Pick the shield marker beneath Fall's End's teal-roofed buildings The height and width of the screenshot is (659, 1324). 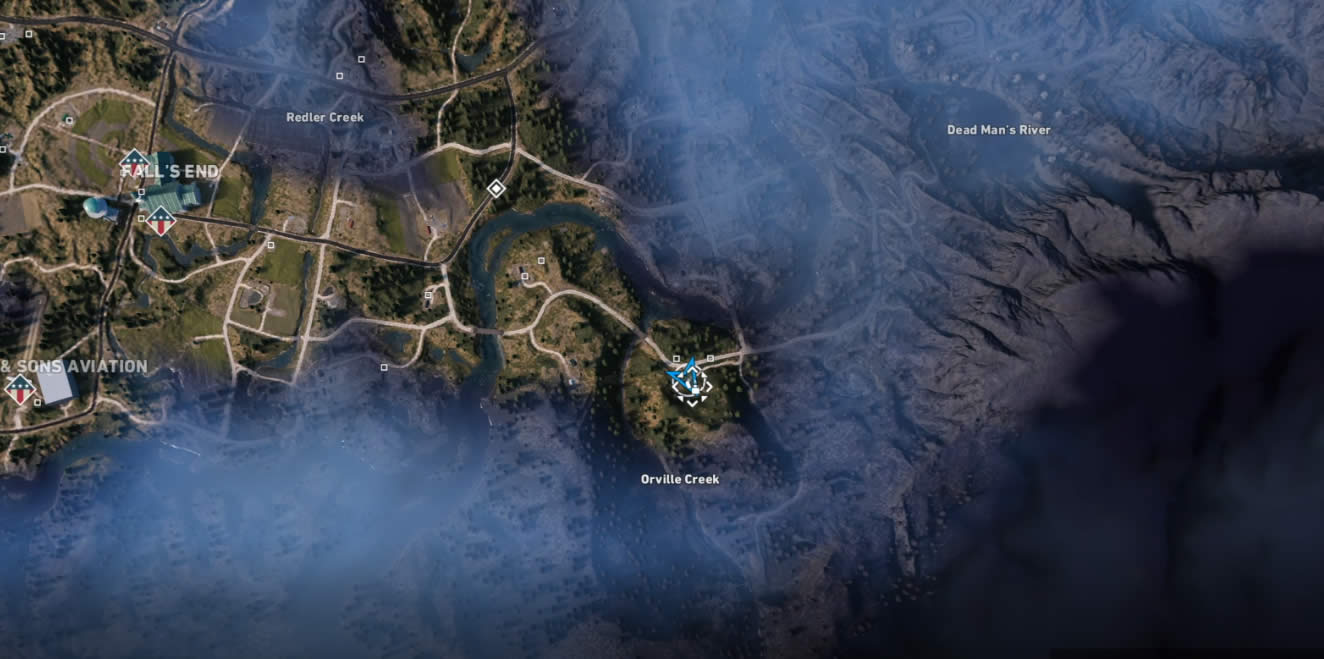point(160,220)
